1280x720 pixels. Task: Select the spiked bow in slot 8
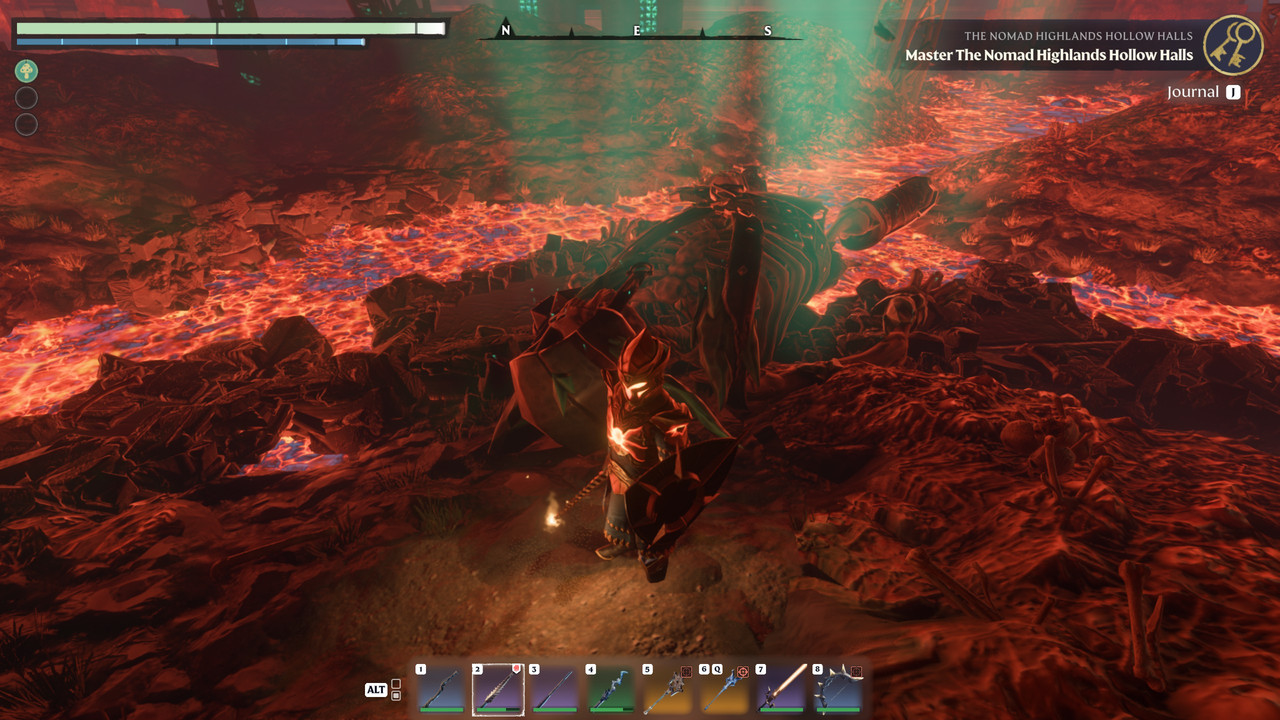[x=837, y=690]
